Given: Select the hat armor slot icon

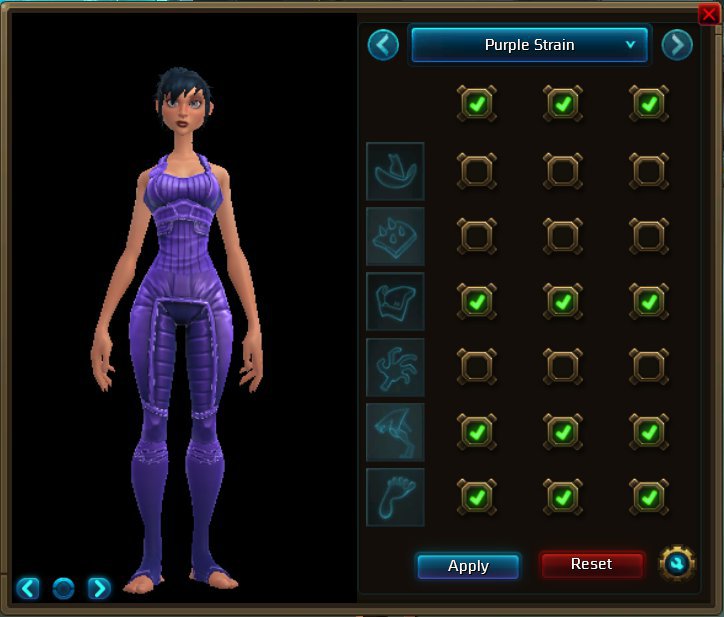Looking at the screenshot, I should (x=395, y=171).
